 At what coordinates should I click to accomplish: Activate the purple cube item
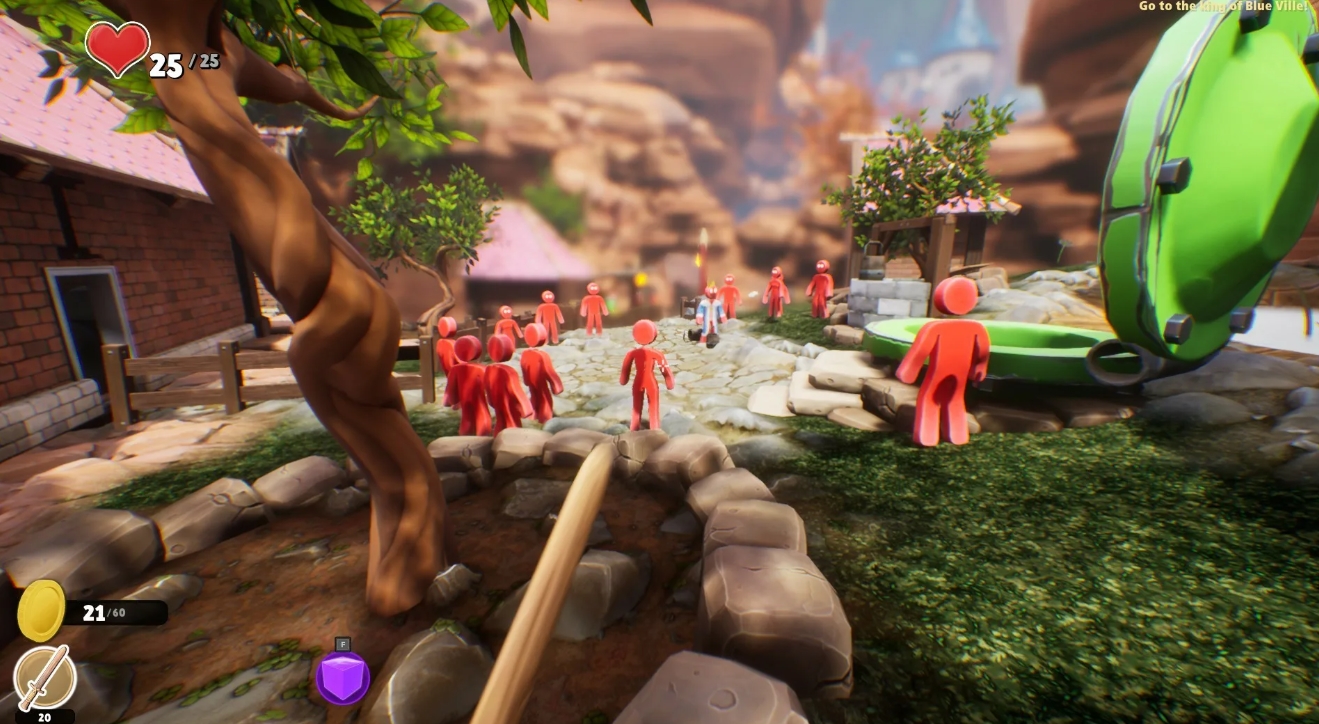pyautogui.click(x=343, y=678)
